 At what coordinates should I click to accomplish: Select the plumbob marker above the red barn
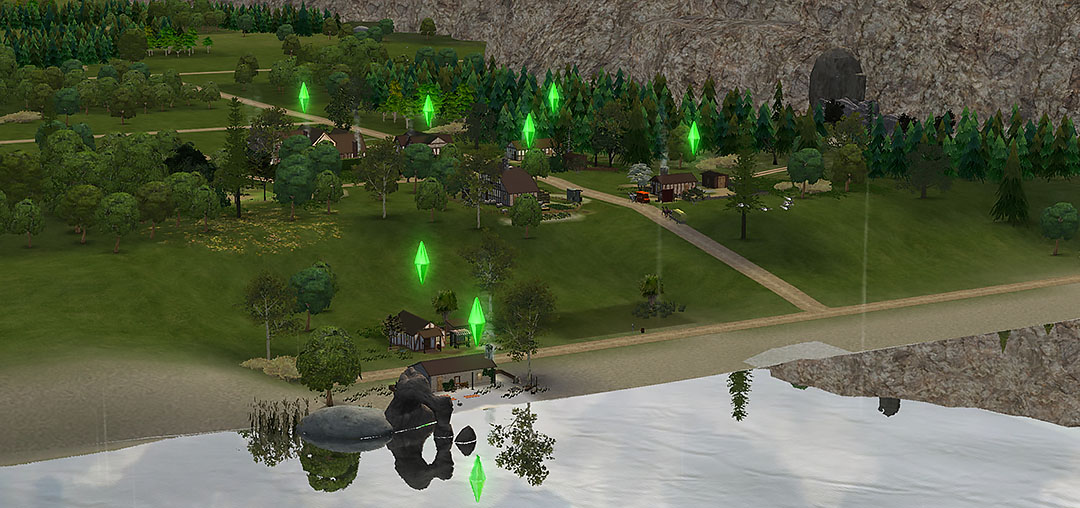693,137
